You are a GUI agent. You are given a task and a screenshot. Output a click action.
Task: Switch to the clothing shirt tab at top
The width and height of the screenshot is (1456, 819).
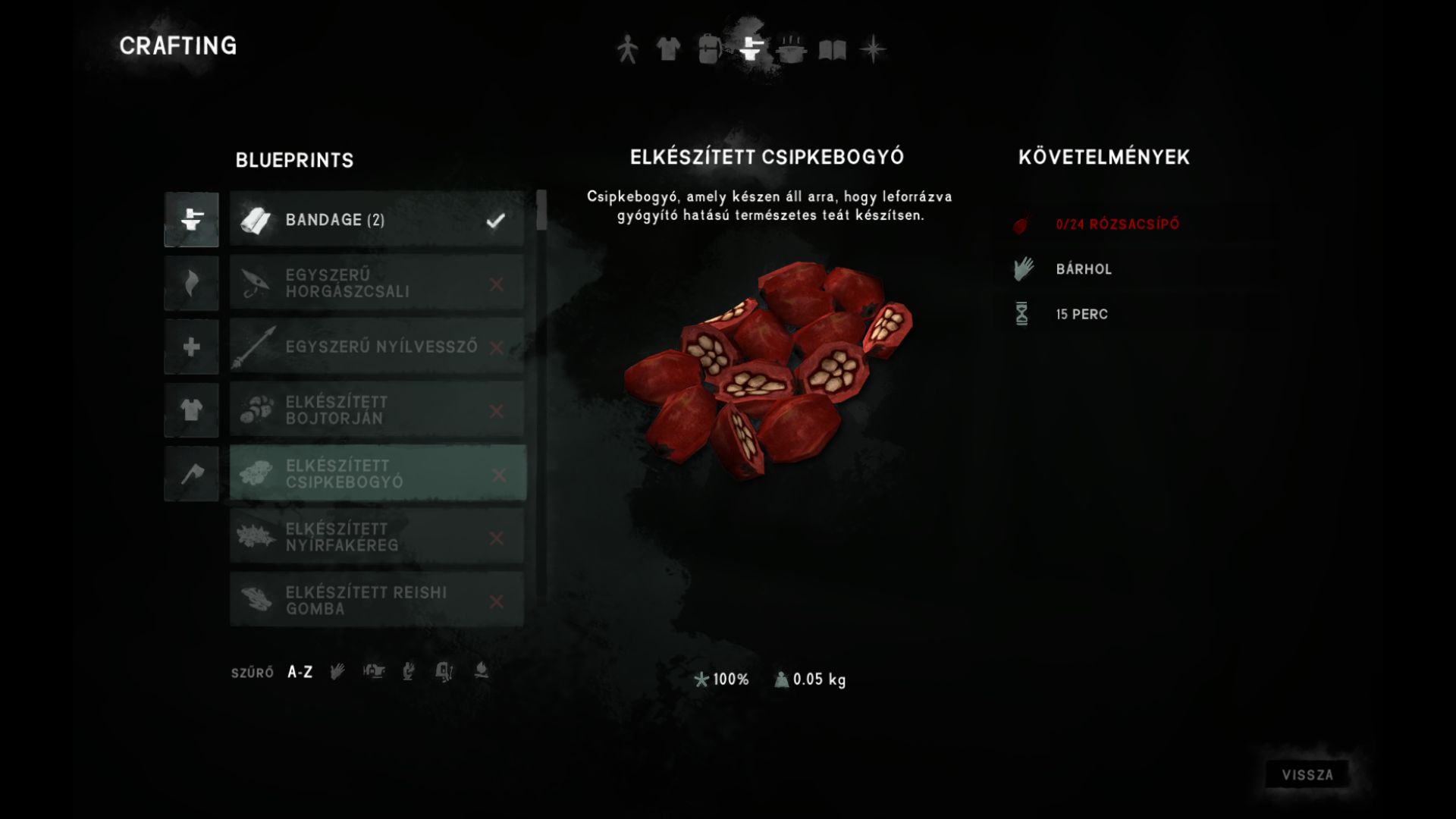coord(668,49)
